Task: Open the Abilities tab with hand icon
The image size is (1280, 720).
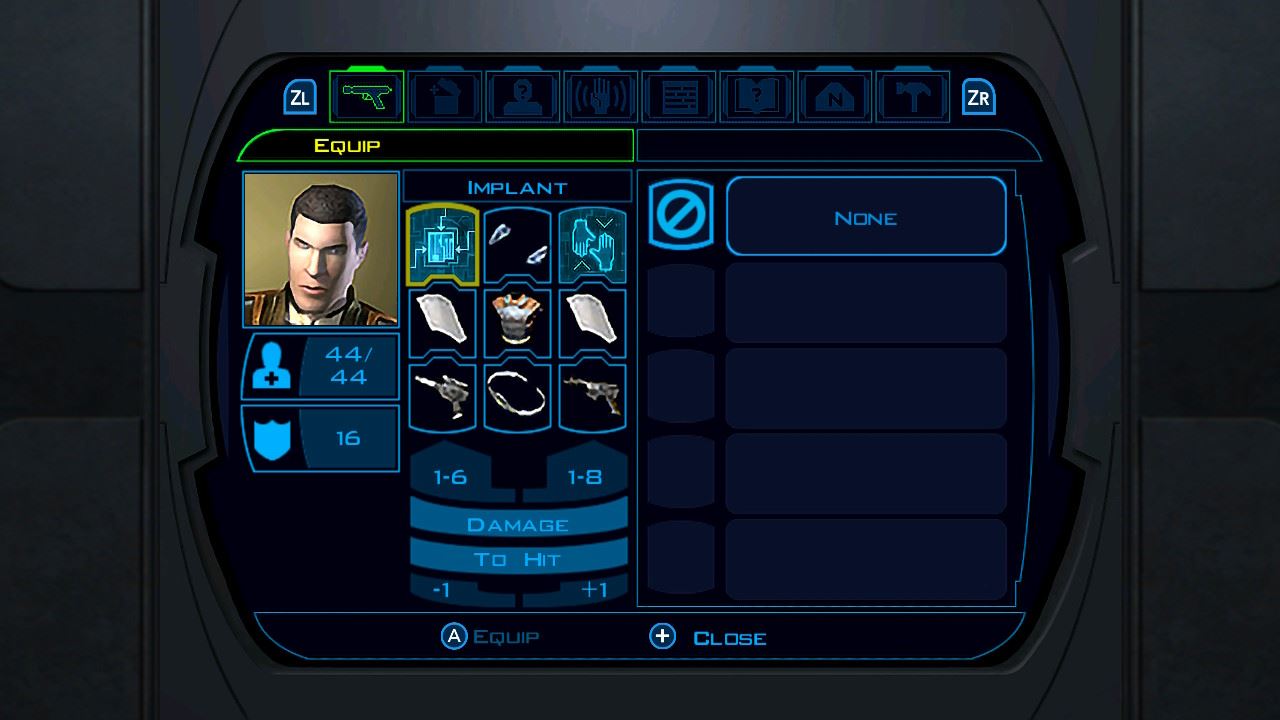Action: [x=601, y=98]
